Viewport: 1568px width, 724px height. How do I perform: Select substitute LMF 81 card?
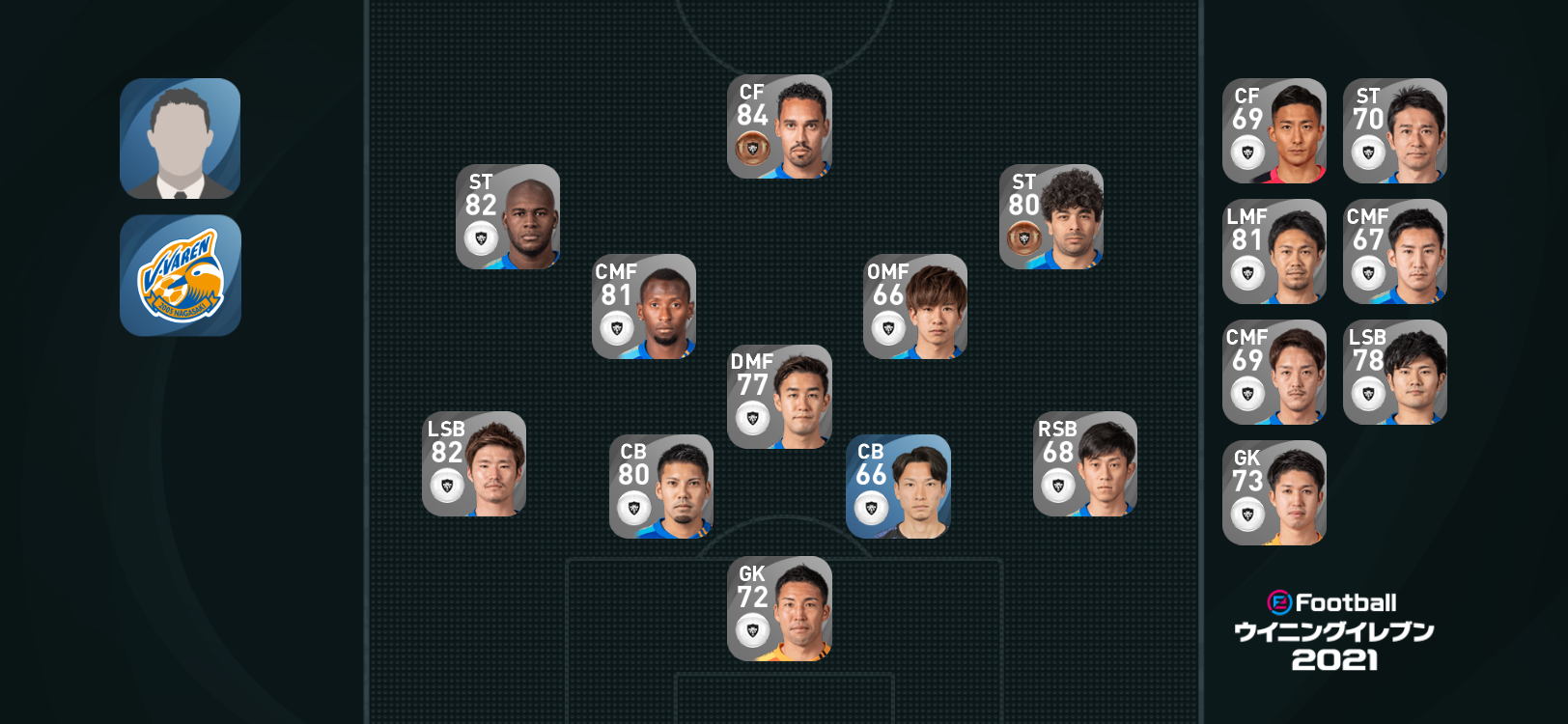point(1274,251)
